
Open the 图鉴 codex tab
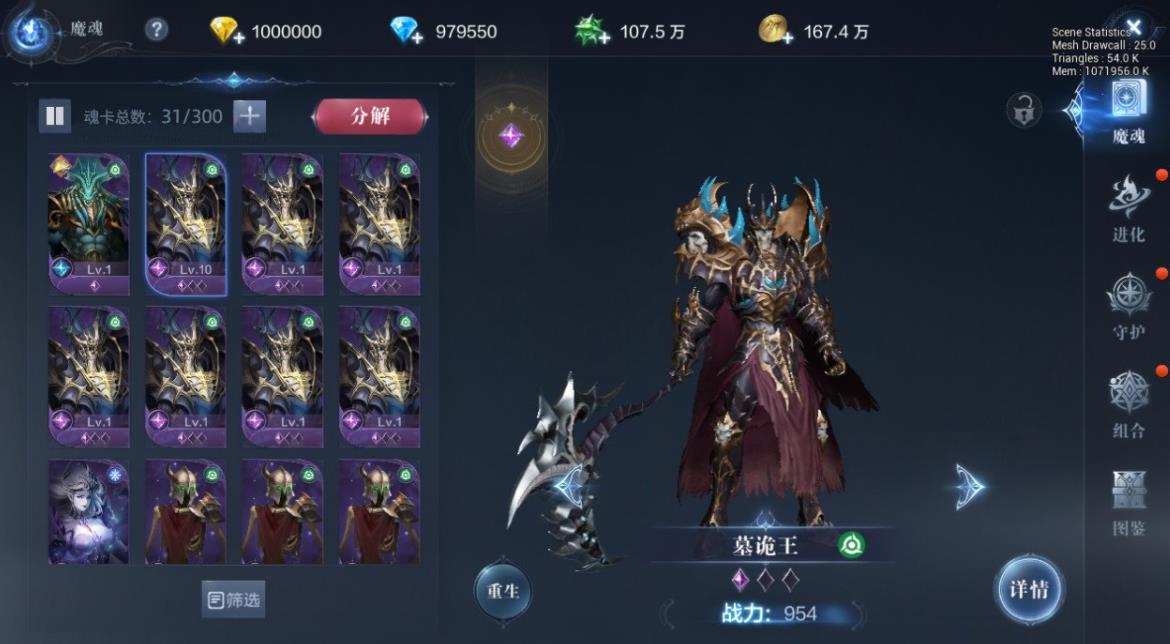click(x=1128, y=502)
